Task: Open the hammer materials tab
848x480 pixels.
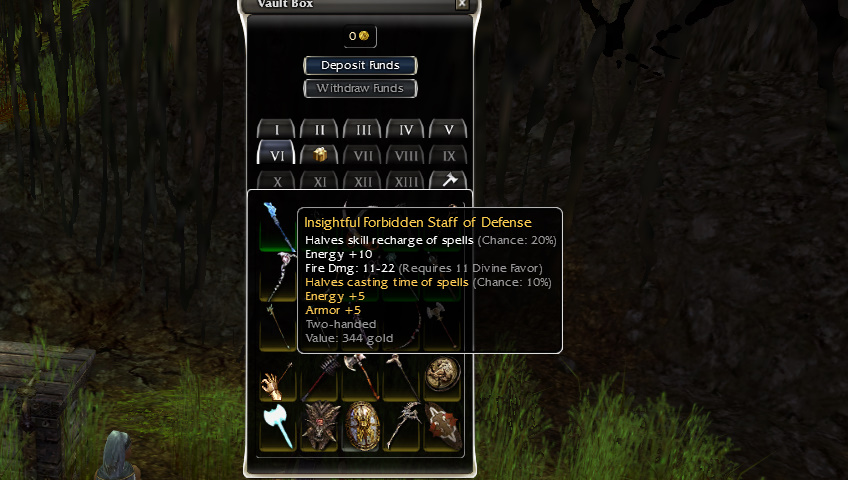Action: (x=449, y=181)
